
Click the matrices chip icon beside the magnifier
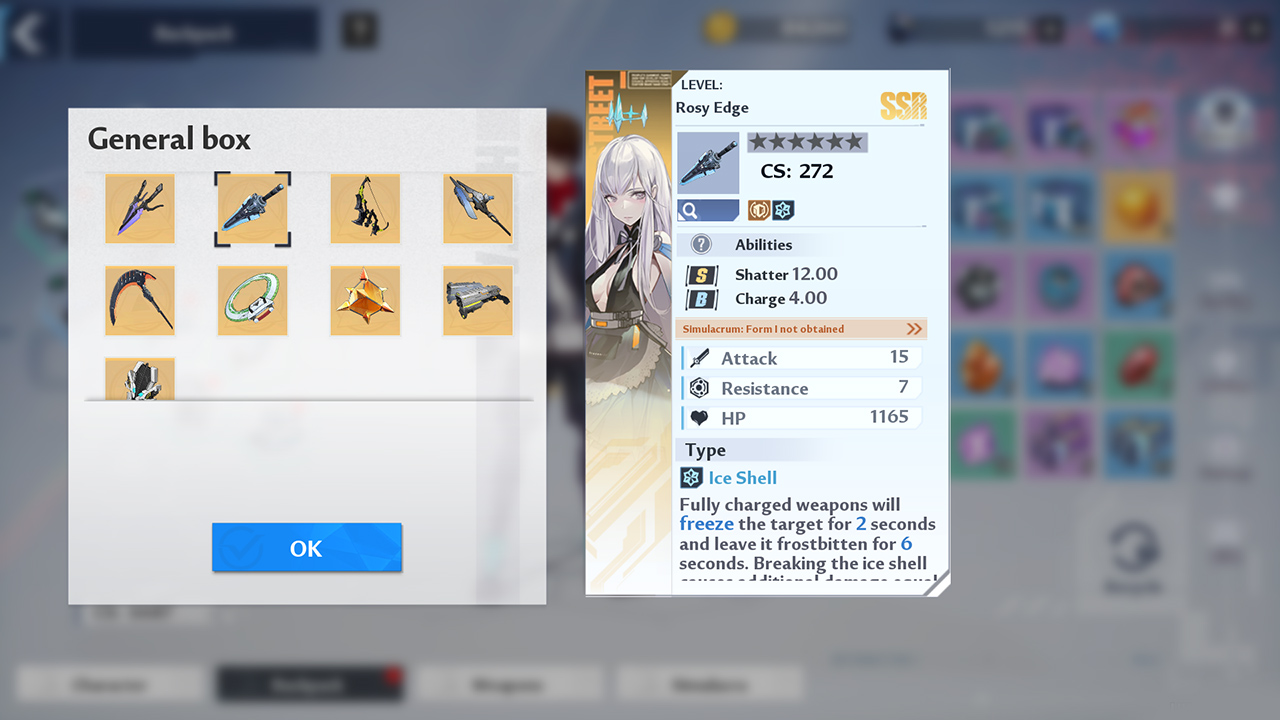760,210
